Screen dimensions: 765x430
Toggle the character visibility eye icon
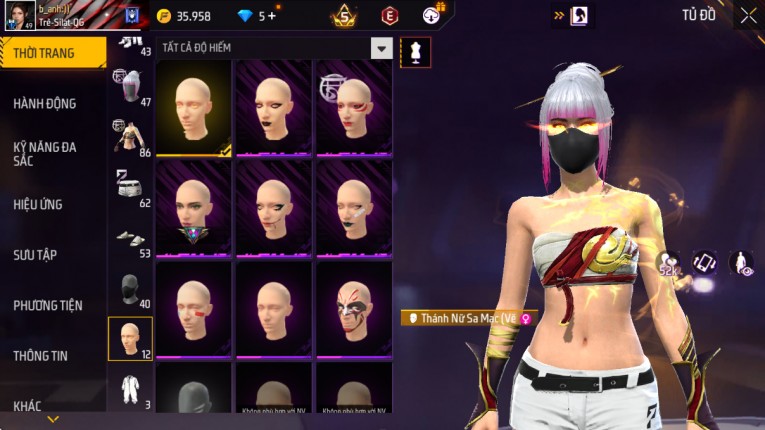[x=741, y=263]
